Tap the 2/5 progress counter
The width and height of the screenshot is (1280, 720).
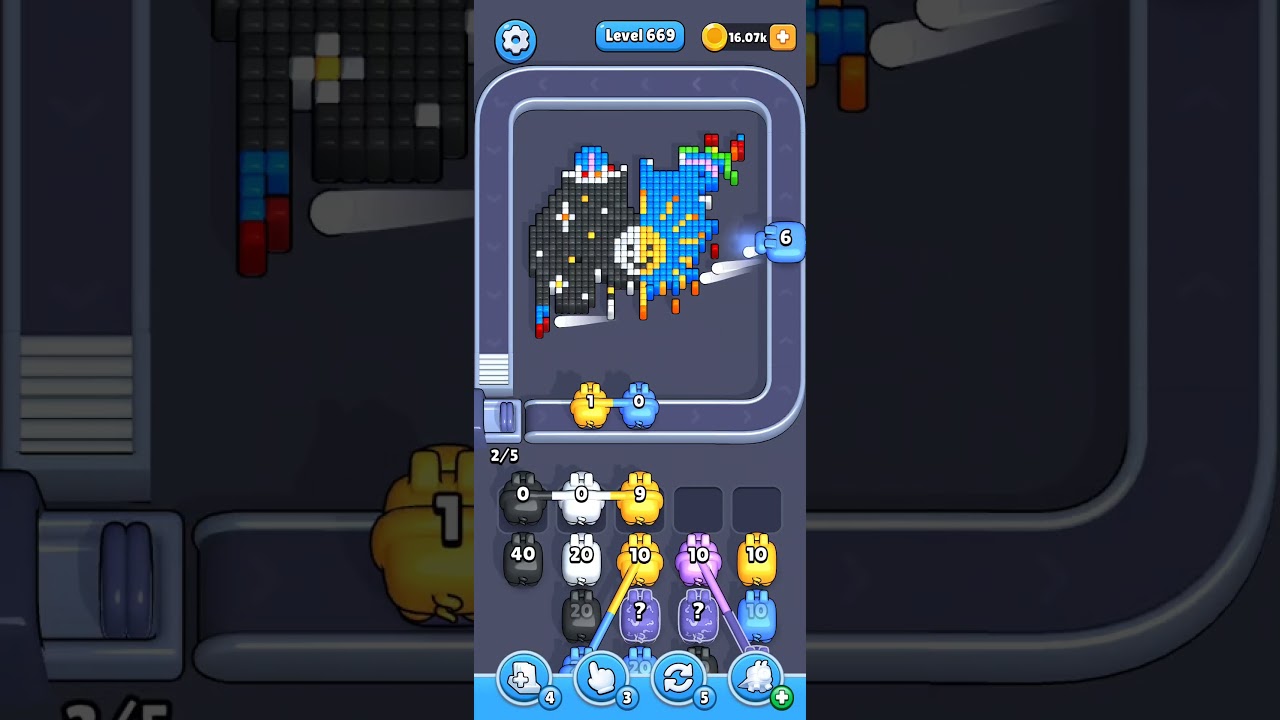point(504,455)
